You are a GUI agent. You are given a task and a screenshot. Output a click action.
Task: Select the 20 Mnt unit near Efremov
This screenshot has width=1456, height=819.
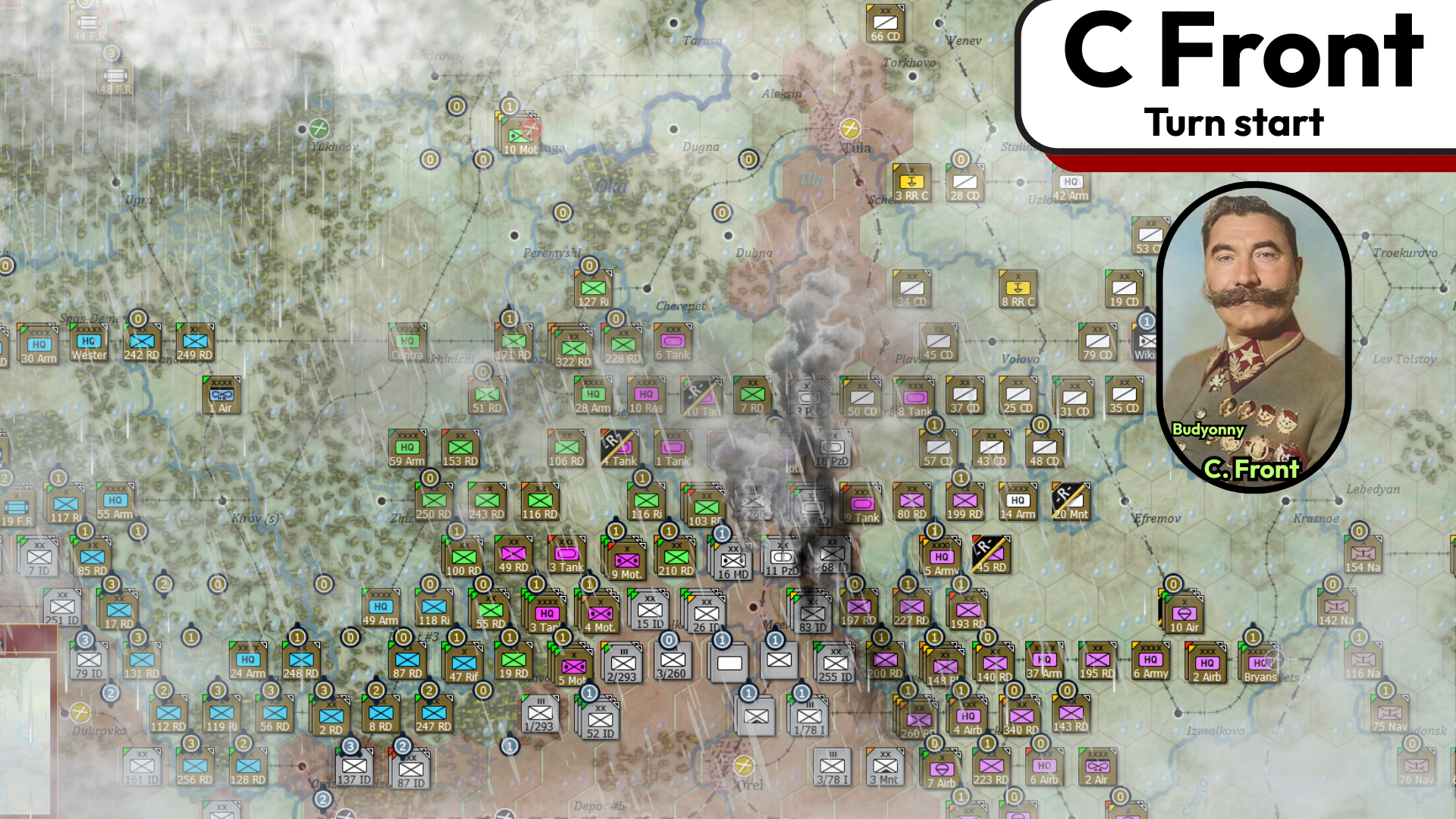pos(1070,500)
